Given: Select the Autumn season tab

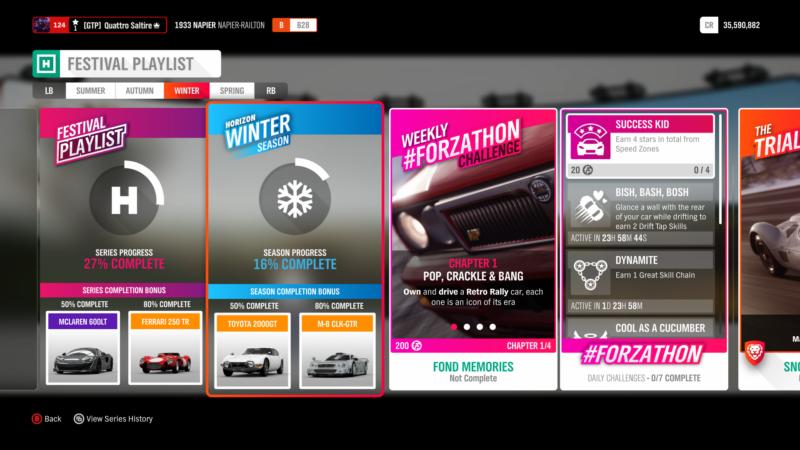Looking at the screenshot, I should (140, 90).
